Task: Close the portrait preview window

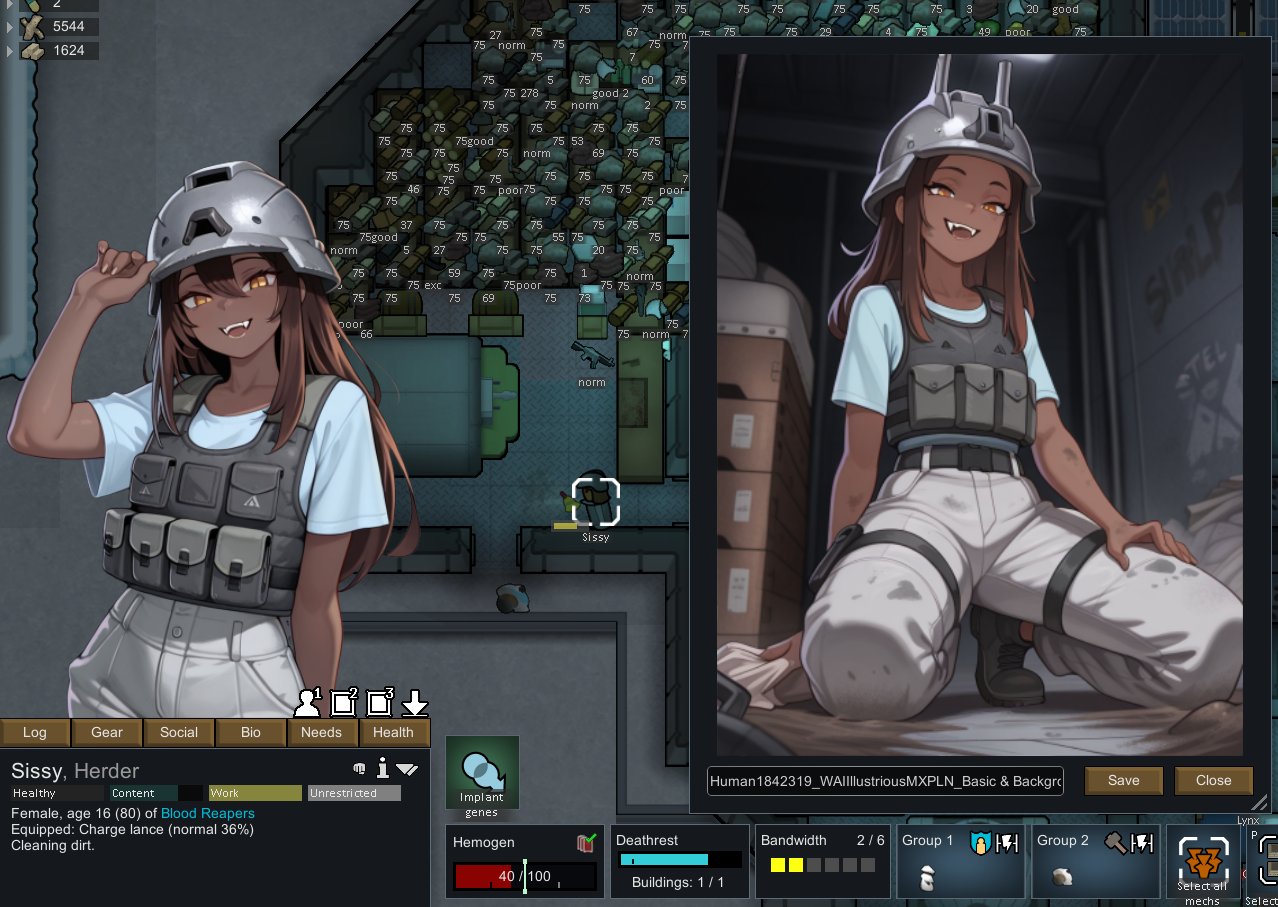Action: pyautogui.click(x=1213, y=781)
